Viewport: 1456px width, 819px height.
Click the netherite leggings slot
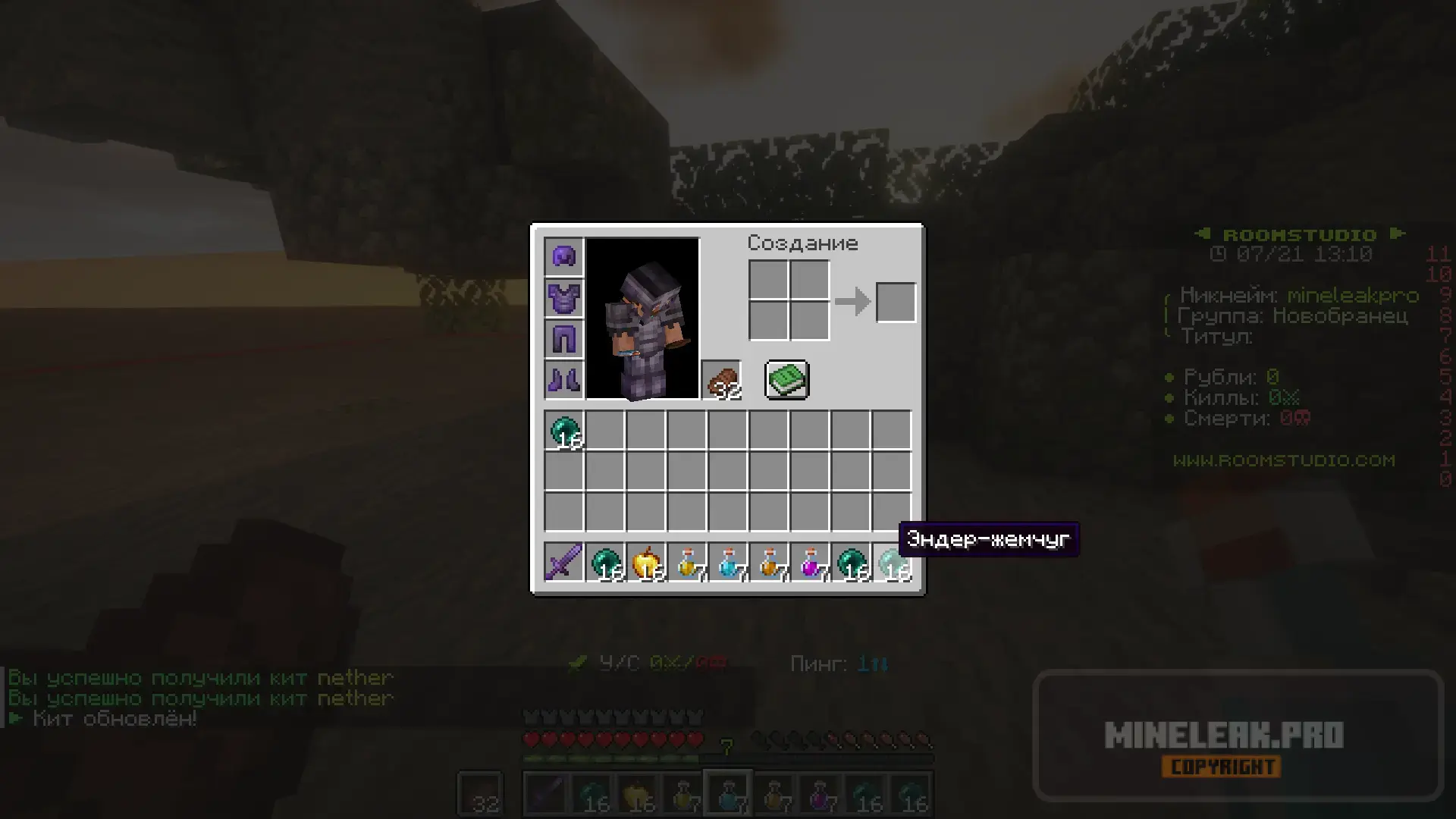(x=563, y=338)
